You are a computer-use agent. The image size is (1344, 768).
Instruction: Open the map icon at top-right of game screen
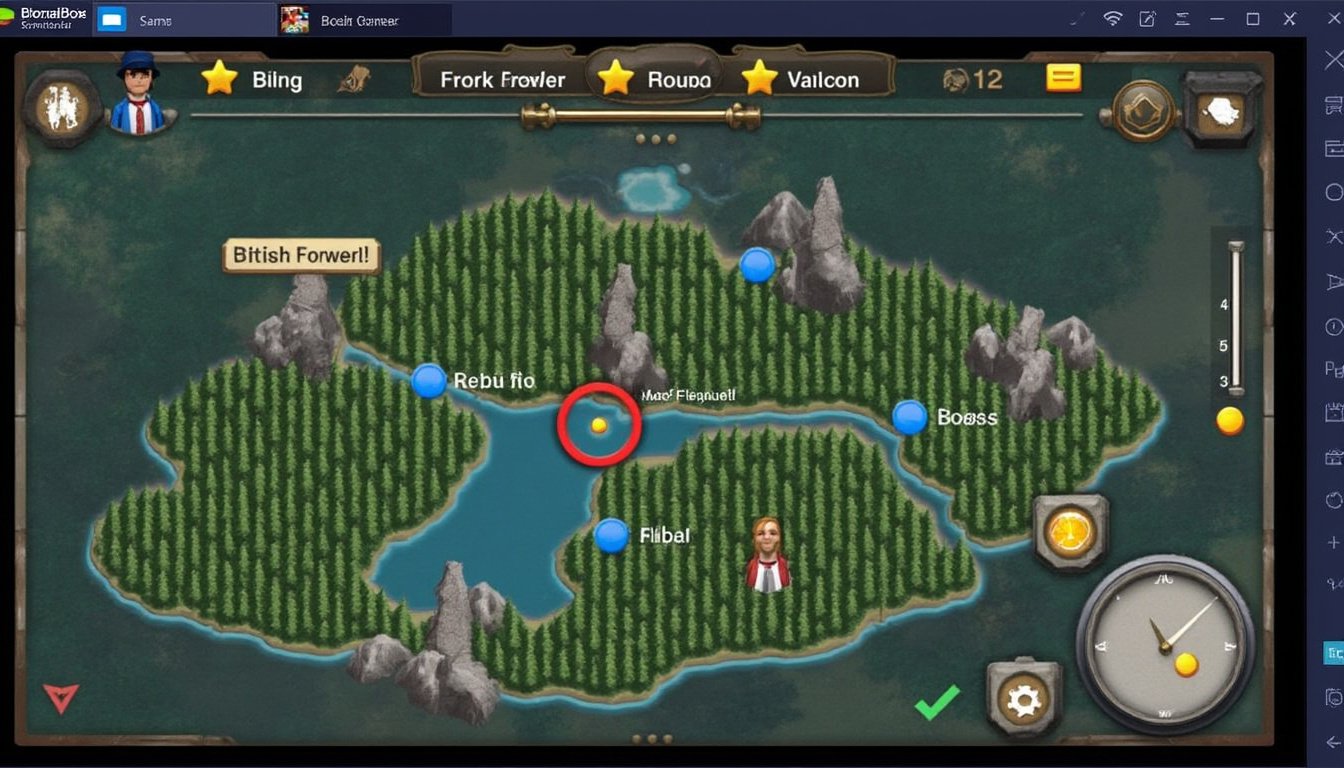pyautogui.click(x=1219, y=110)
